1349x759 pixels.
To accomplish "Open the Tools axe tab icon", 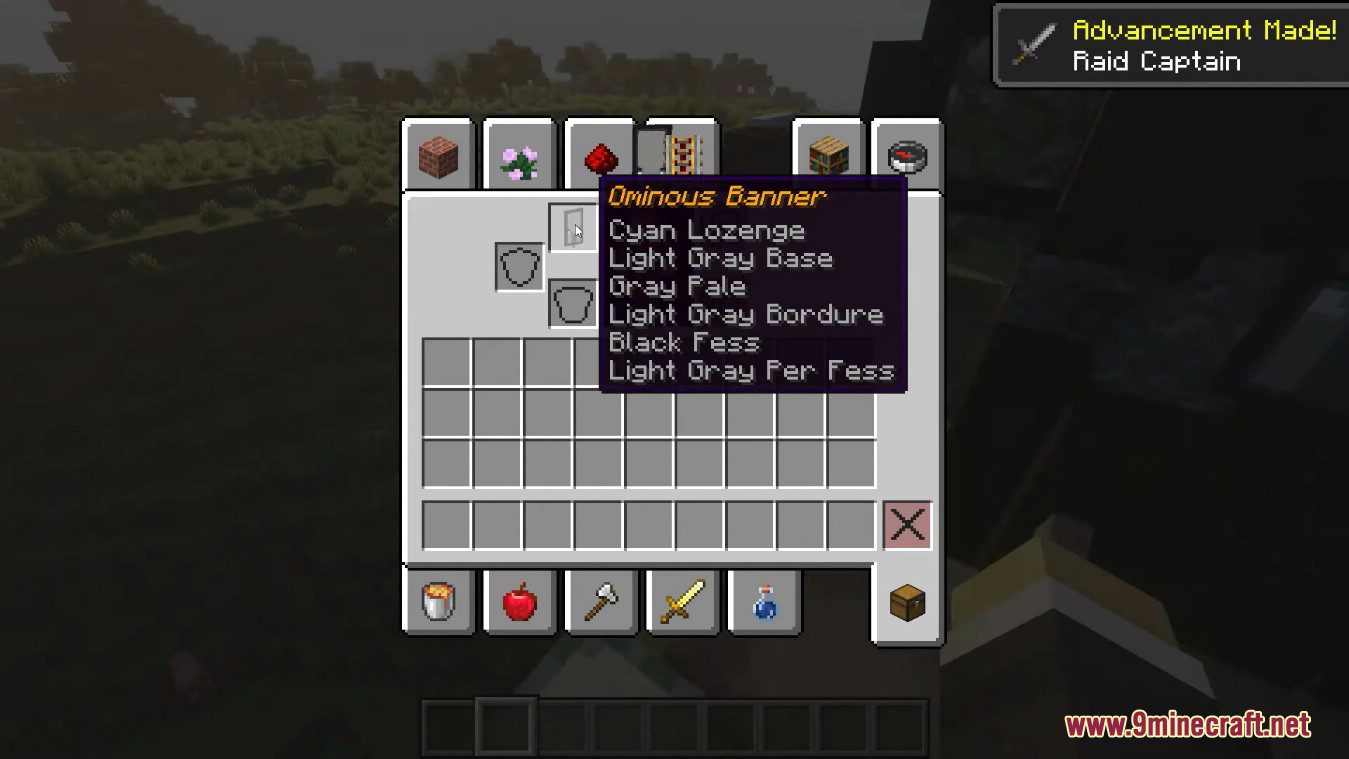I will (x=600, y=600).
